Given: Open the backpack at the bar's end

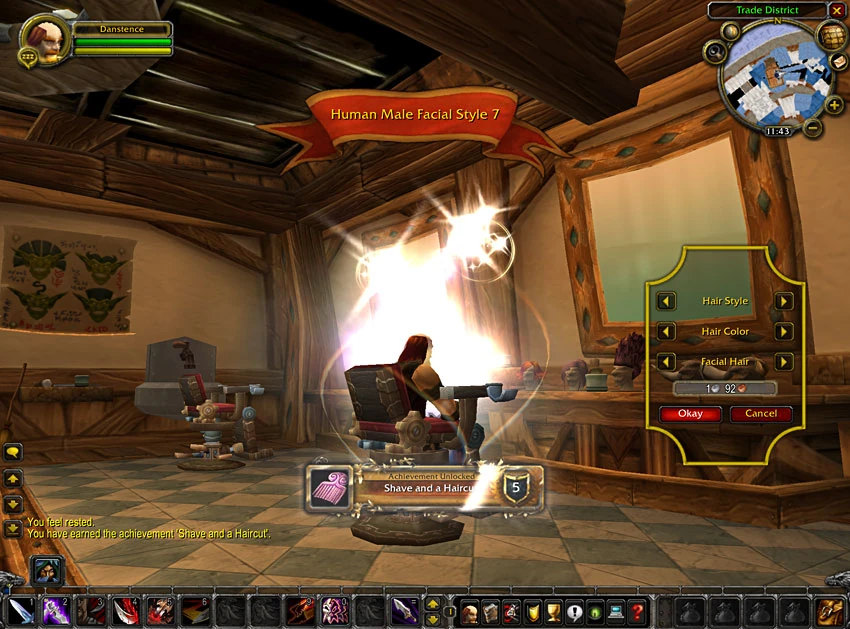Looking at the screenshot, I should [x=832, y=610].
